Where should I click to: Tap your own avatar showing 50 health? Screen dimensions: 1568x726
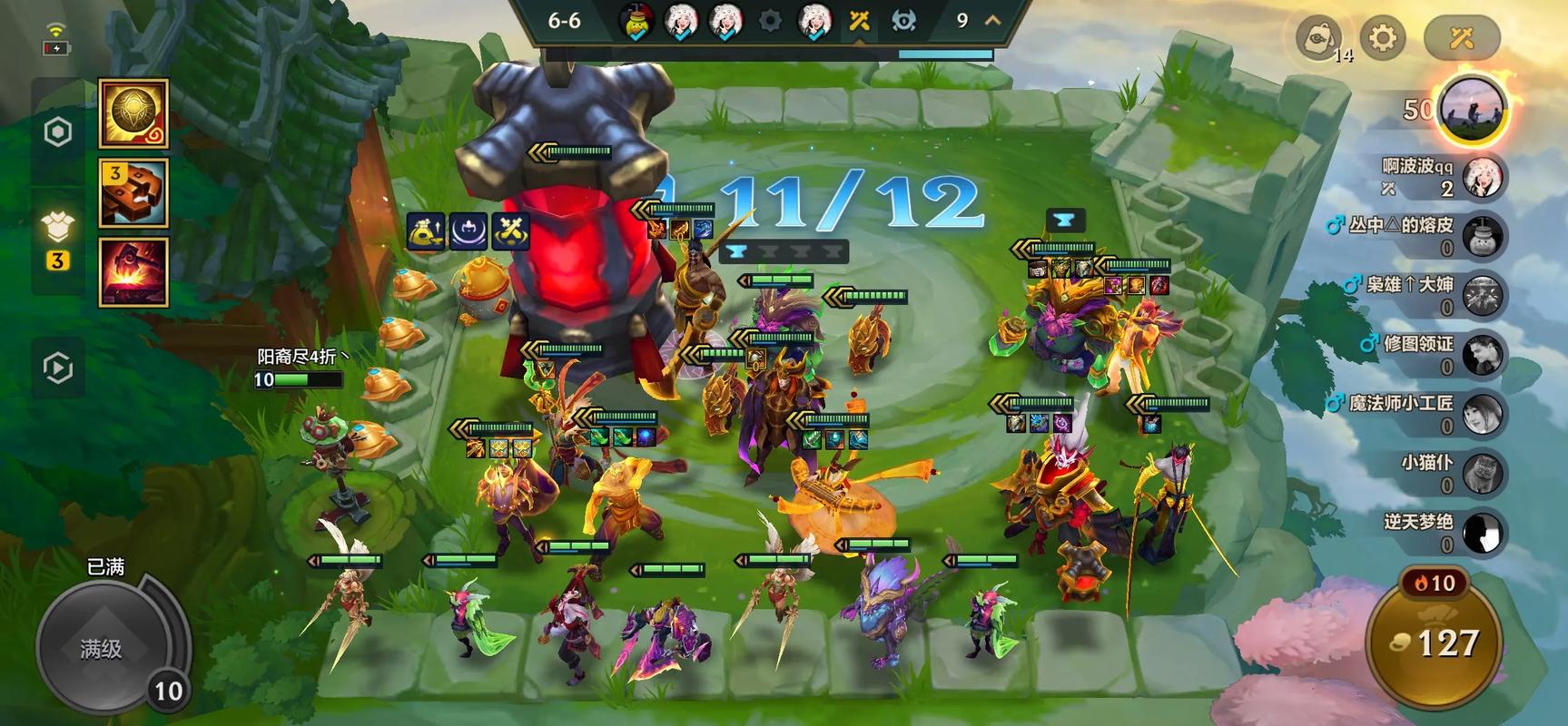tap(1472, 111)
